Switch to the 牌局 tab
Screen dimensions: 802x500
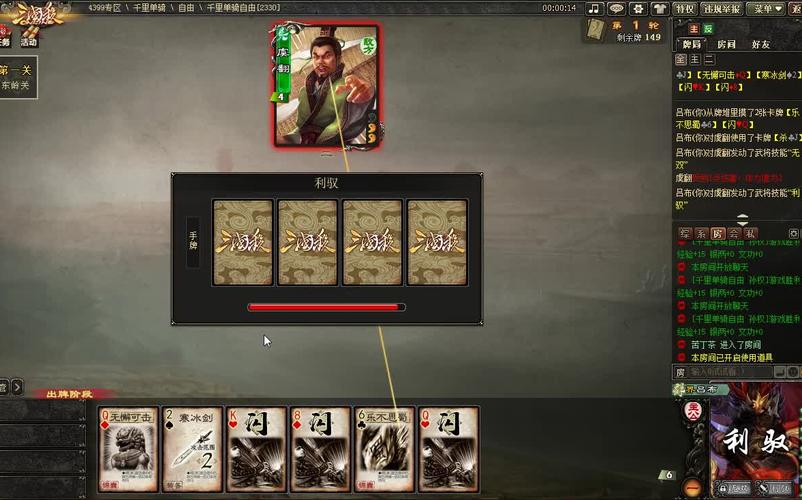click(691, 44)
